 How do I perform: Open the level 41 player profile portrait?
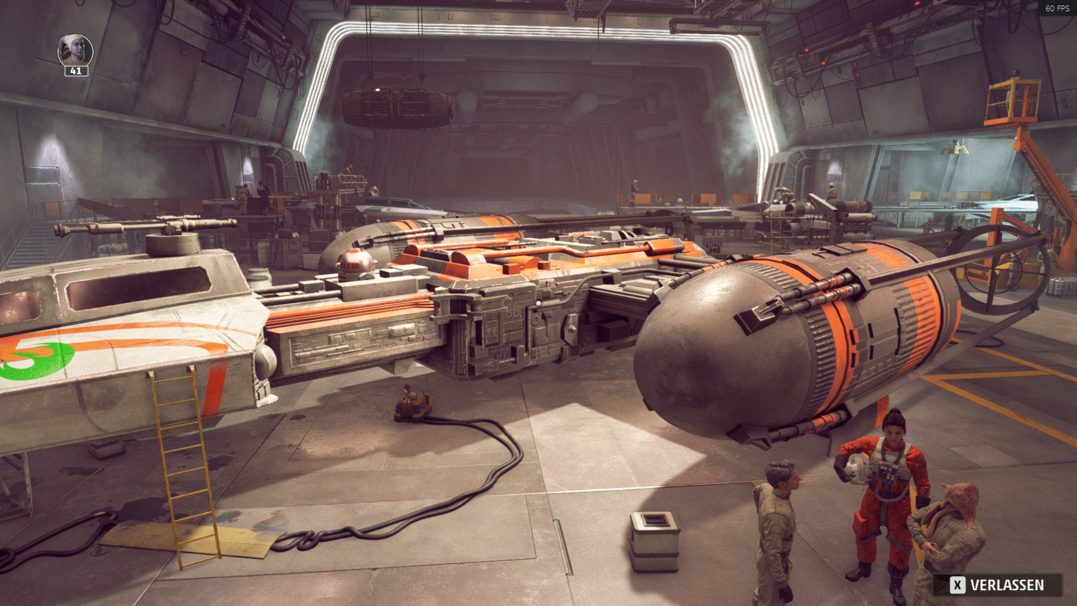[x=75, y=50]
